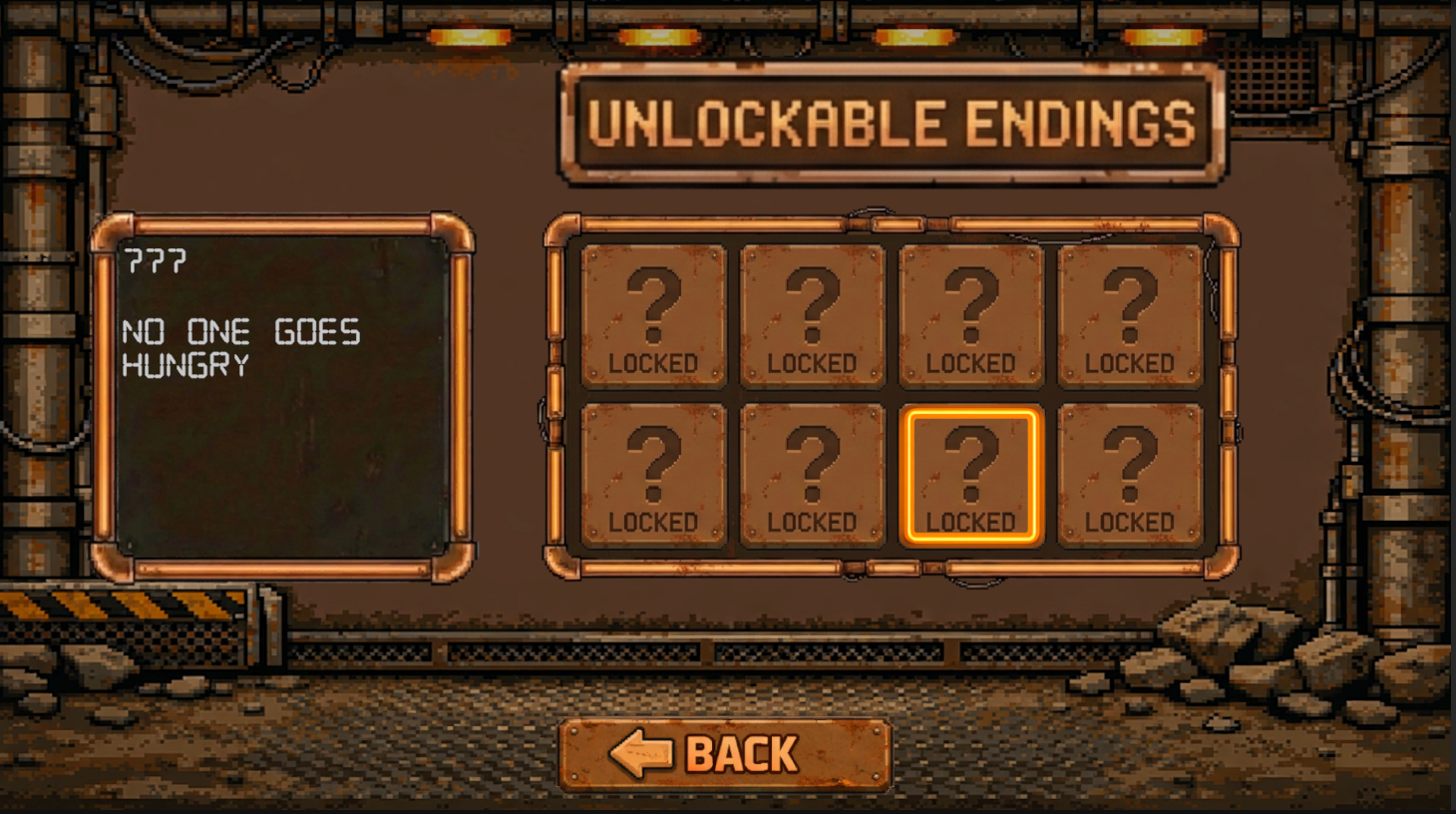
Task: Click the LOCKED label under the selected slot
Action: 971,522
